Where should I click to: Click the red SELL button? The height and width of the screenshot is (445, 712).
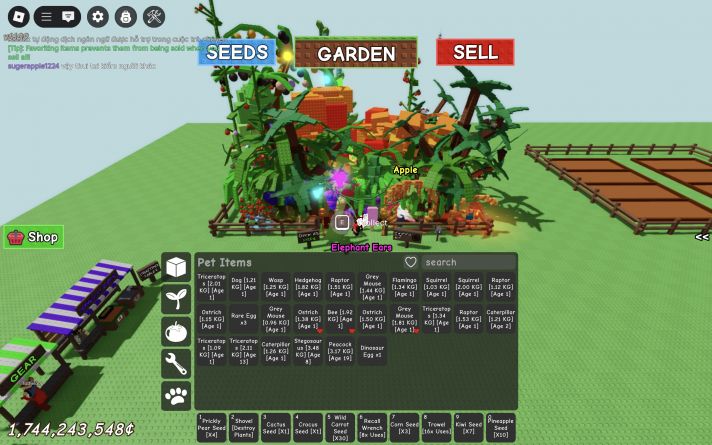[x=475, y=52]
